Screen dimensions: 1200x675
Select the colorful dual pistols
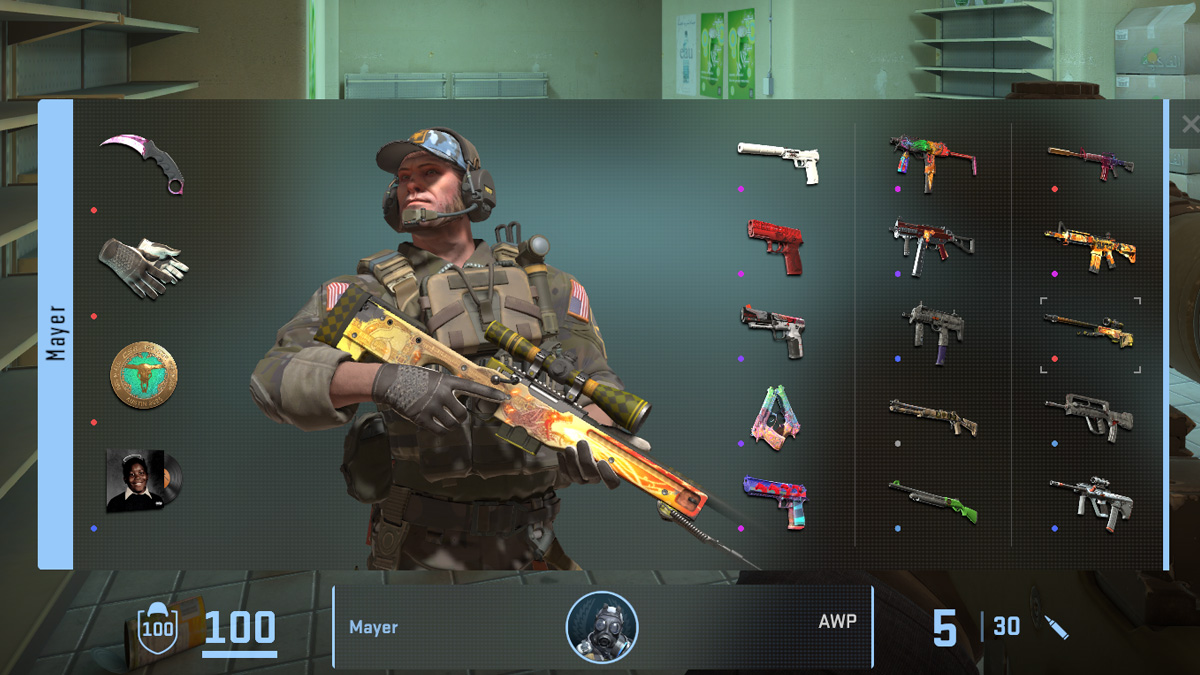(771, 416)
